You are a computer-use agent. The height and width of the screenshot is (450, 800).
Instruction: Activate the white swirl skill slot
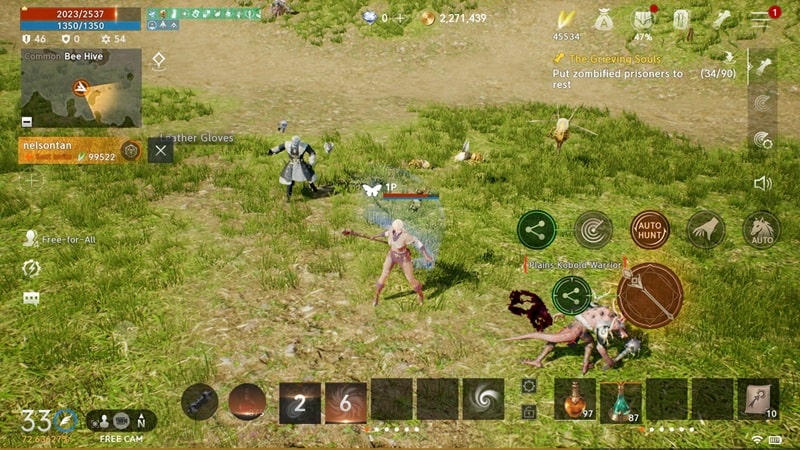pos(482,399)
